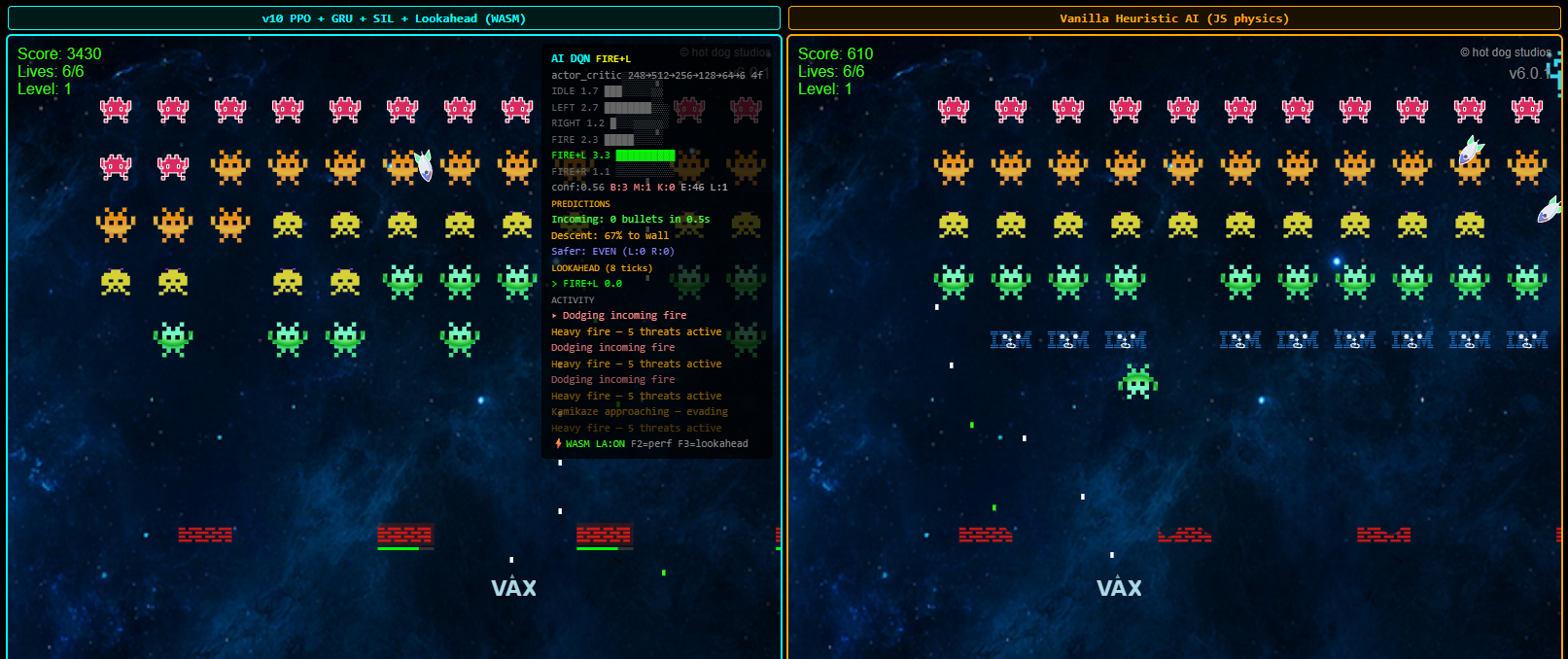
Task: Click the v10 PPO + GRU header bar
Action: tap(394, 18)
